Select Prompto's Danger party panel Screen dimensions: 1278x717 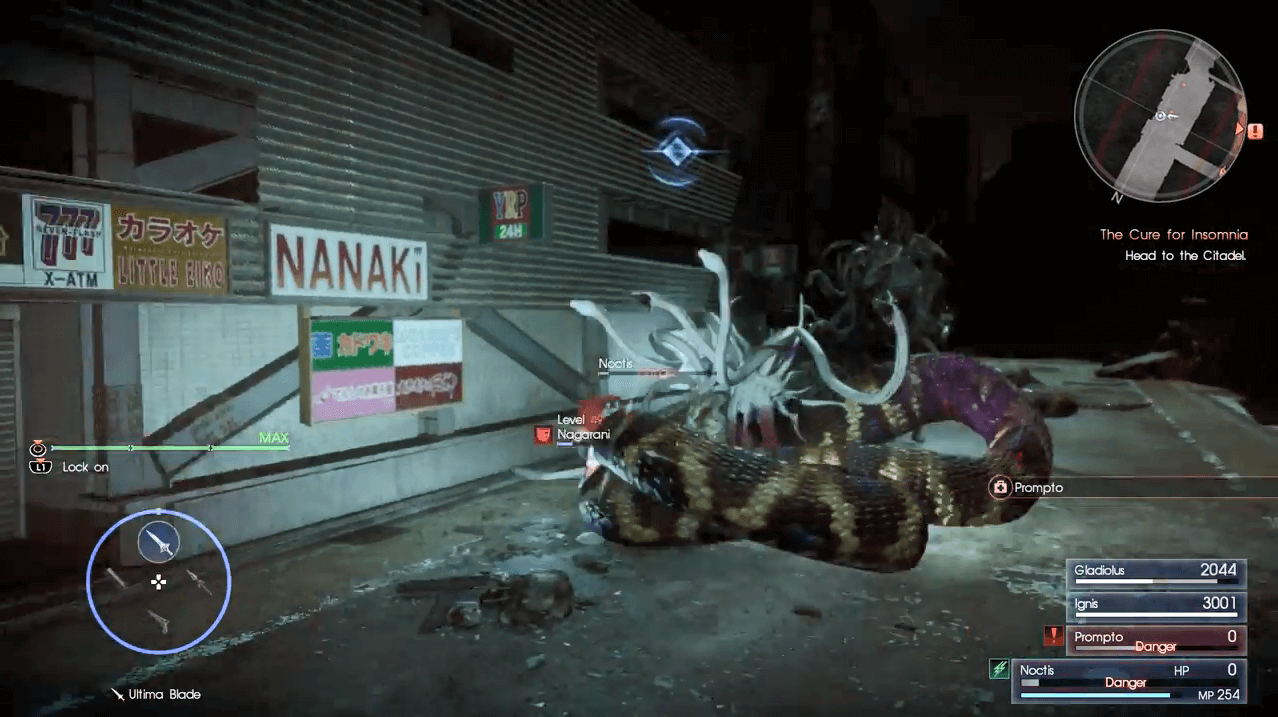pyautogui.click(x=1155, y=639)
